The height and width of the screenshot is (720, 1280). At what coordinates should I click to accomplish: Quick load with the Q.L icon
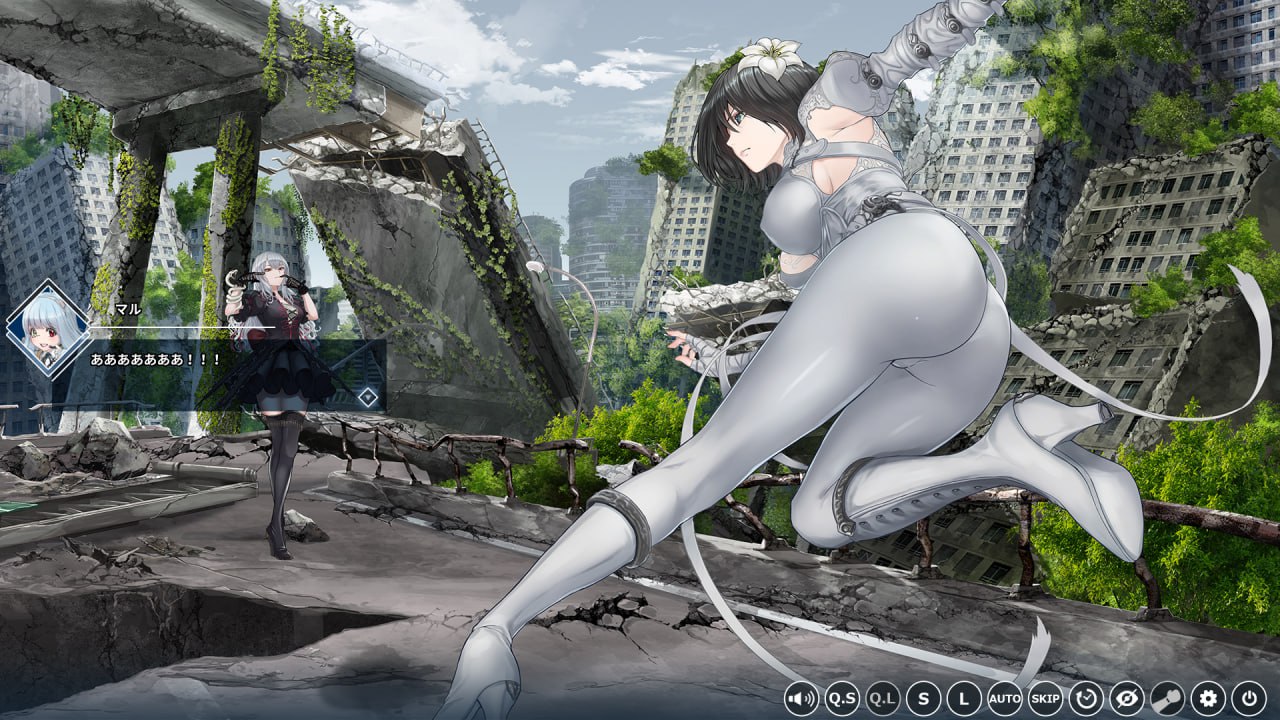click(x=883, y=700)
